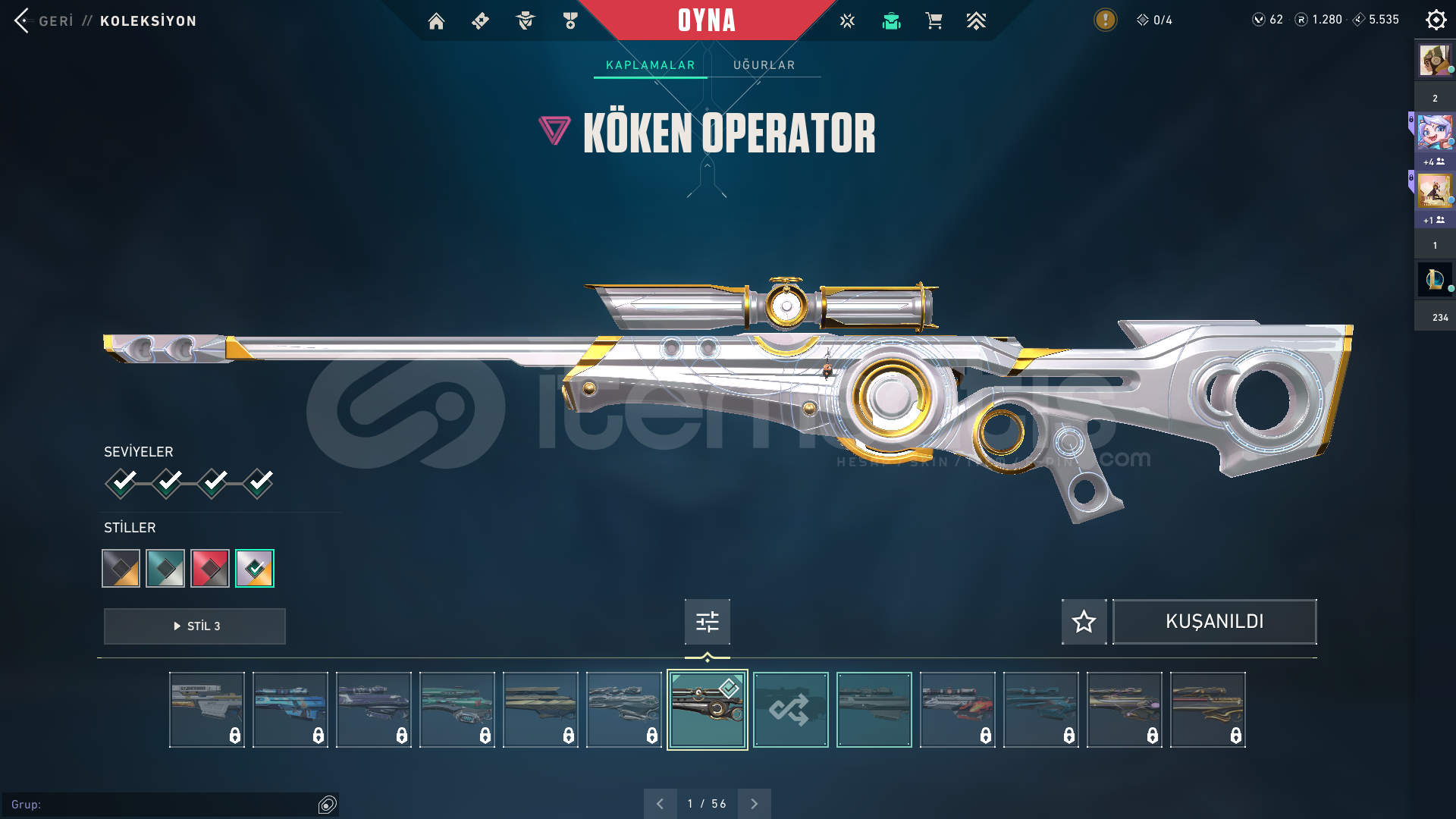This screenshot has height=819, width=1456.
Task: Choose the teal style variant swatch
Action: (165, 568)
